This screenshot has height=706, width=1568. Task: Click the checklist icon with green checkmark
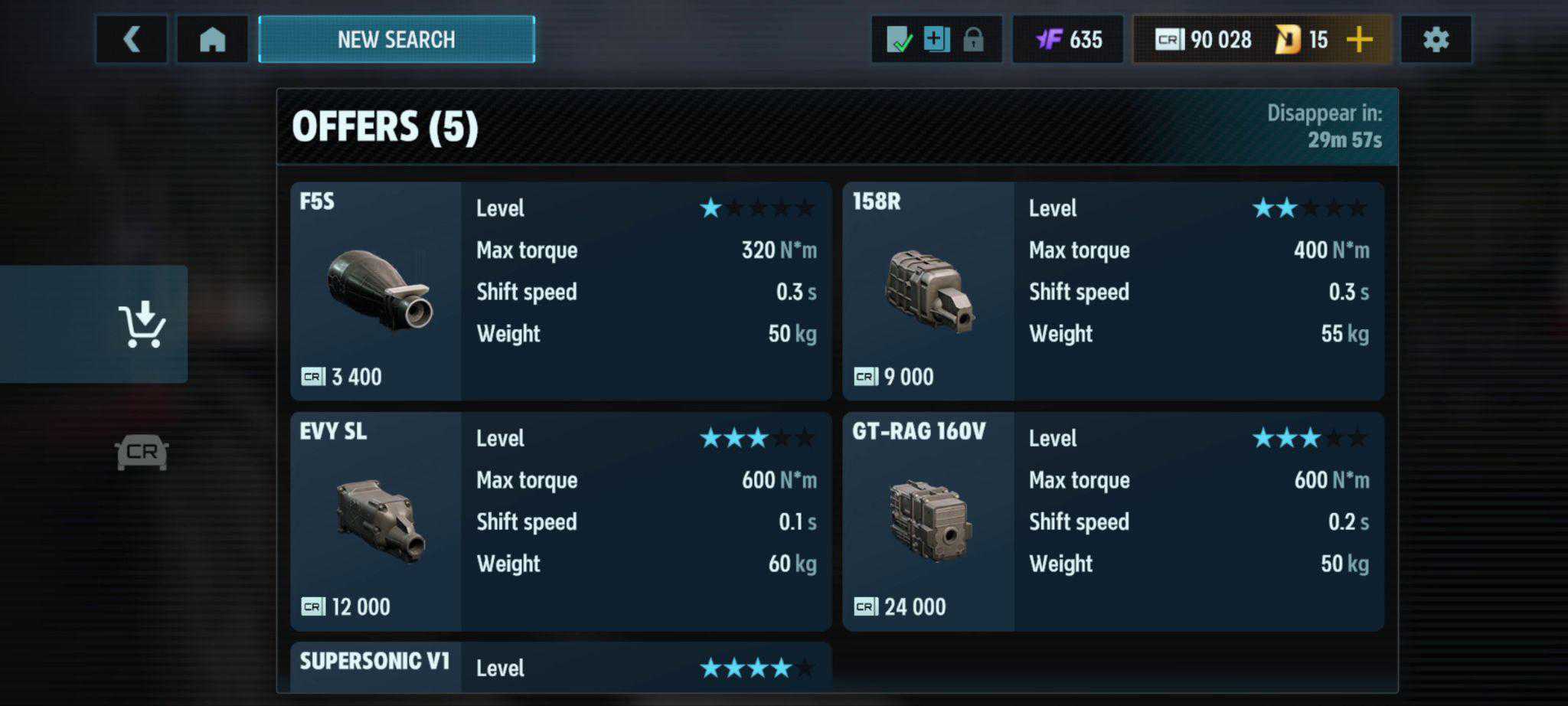pos(899,39)
